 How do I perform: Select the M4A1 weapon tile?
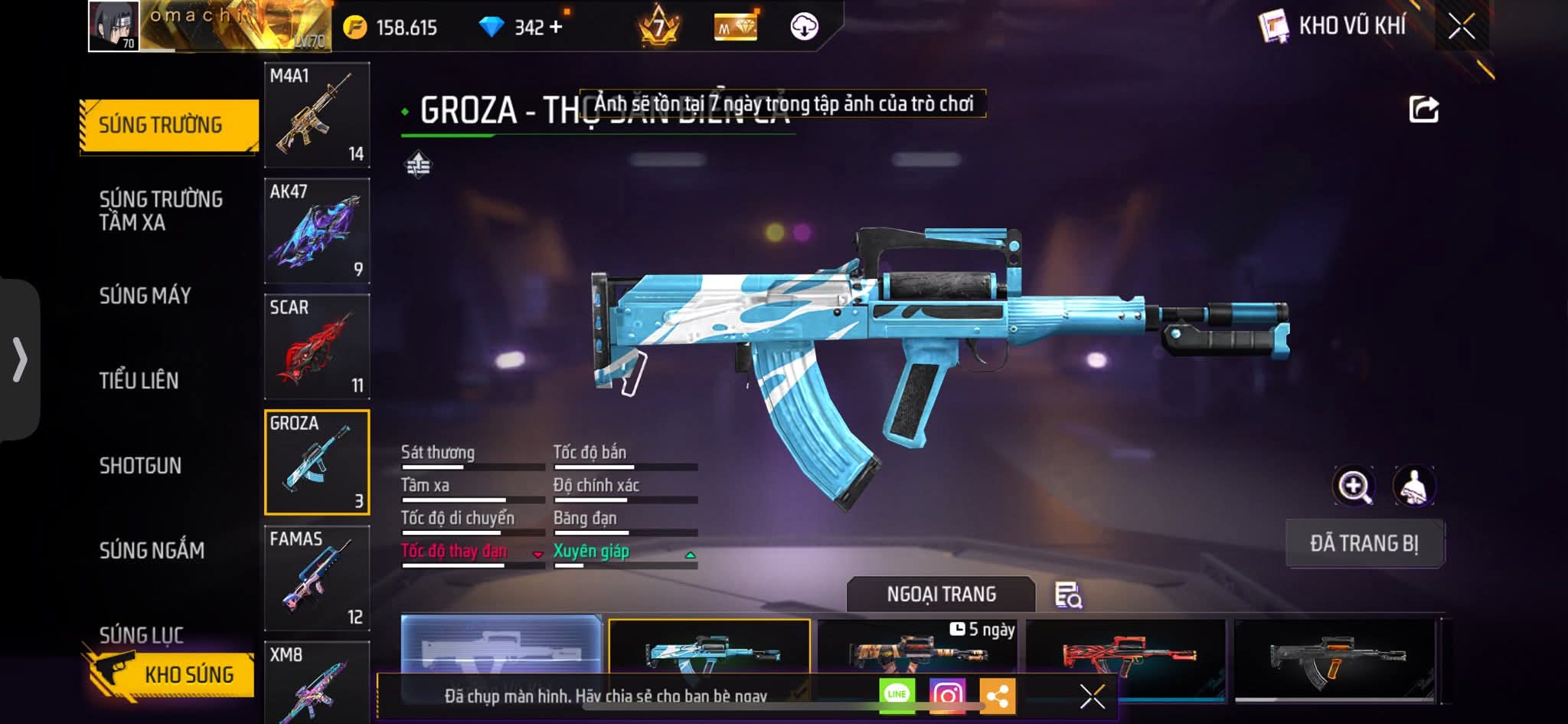coord(317,115)
